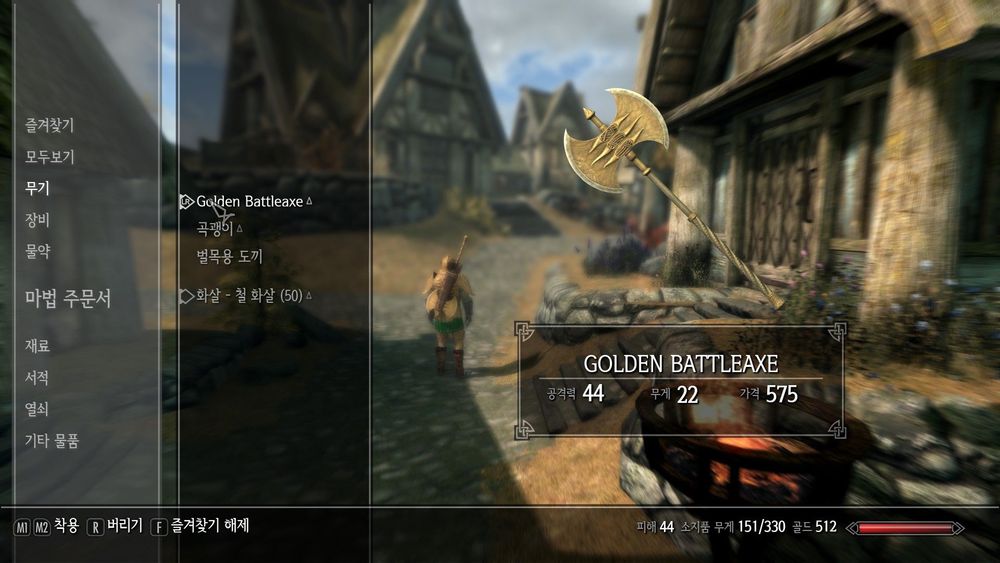
Task: Open the 장비 apparel category
Action: point(37,220)
